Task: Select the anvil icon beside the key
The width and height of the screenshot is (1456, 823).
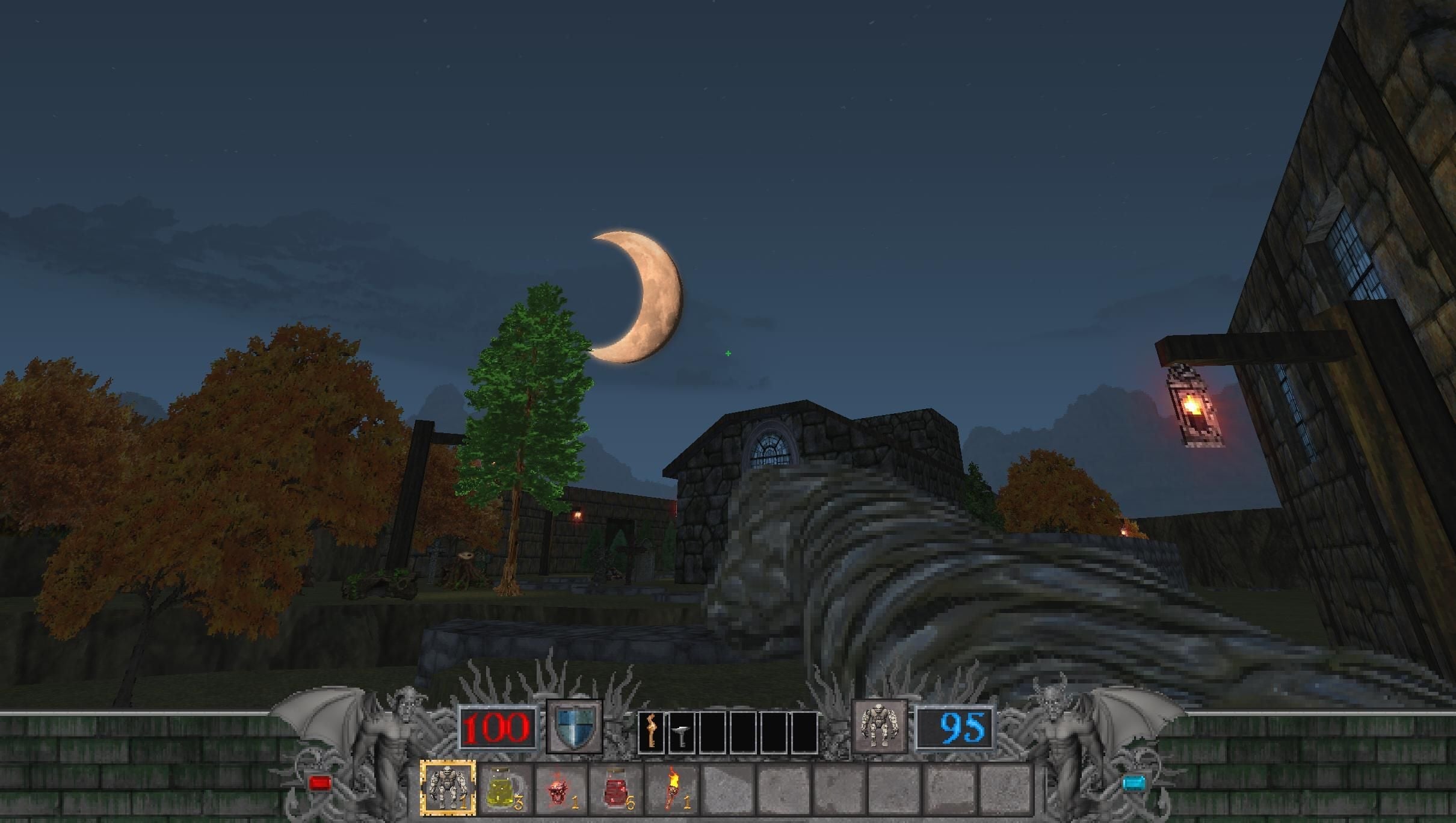Action: (681, 732)
